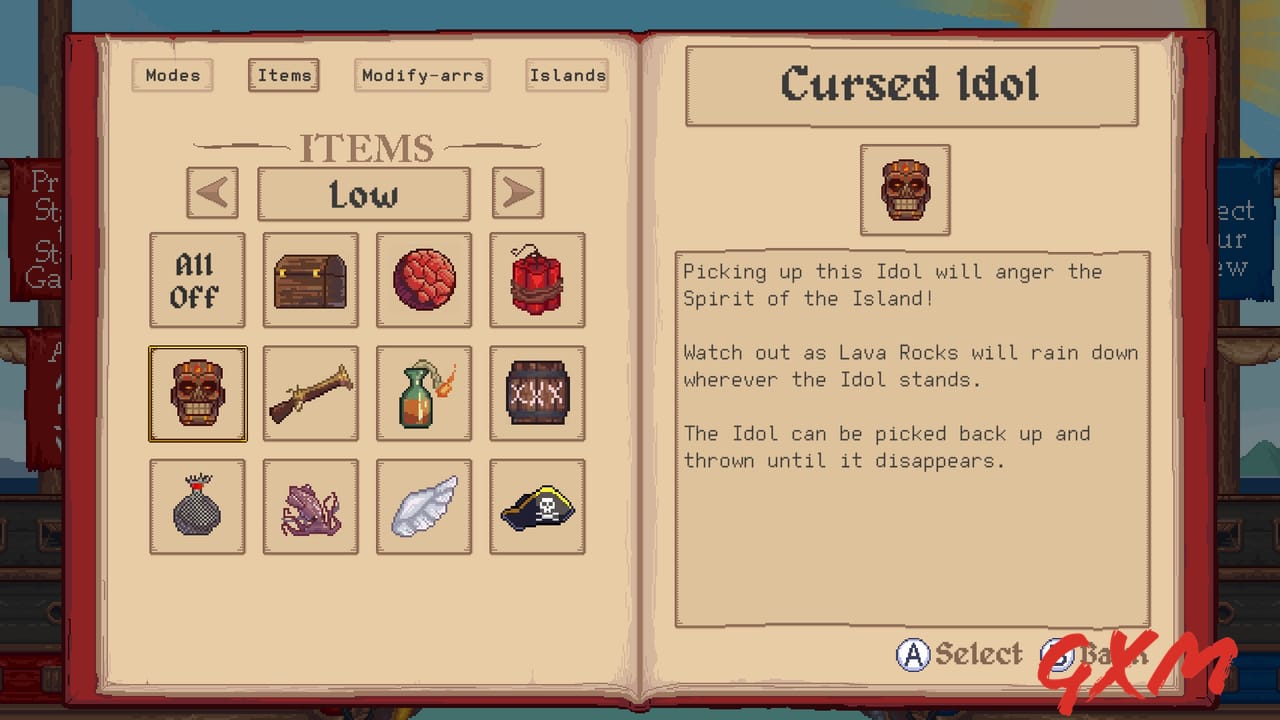
Task: Click the left arrow to change item category
Action: pyautogui.click(x=211, y=193)
